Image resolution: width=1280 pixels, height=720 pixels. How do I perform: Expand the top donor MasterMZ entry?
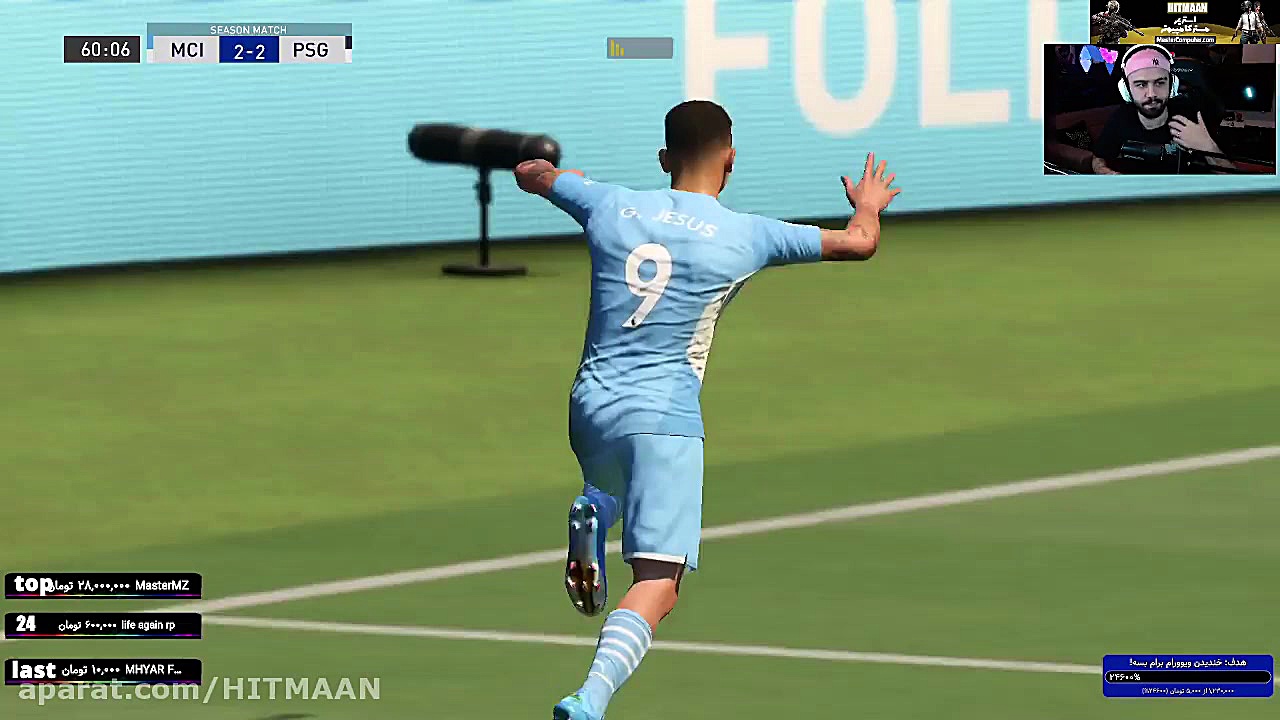pyautogui.click(x=100, y=585)
